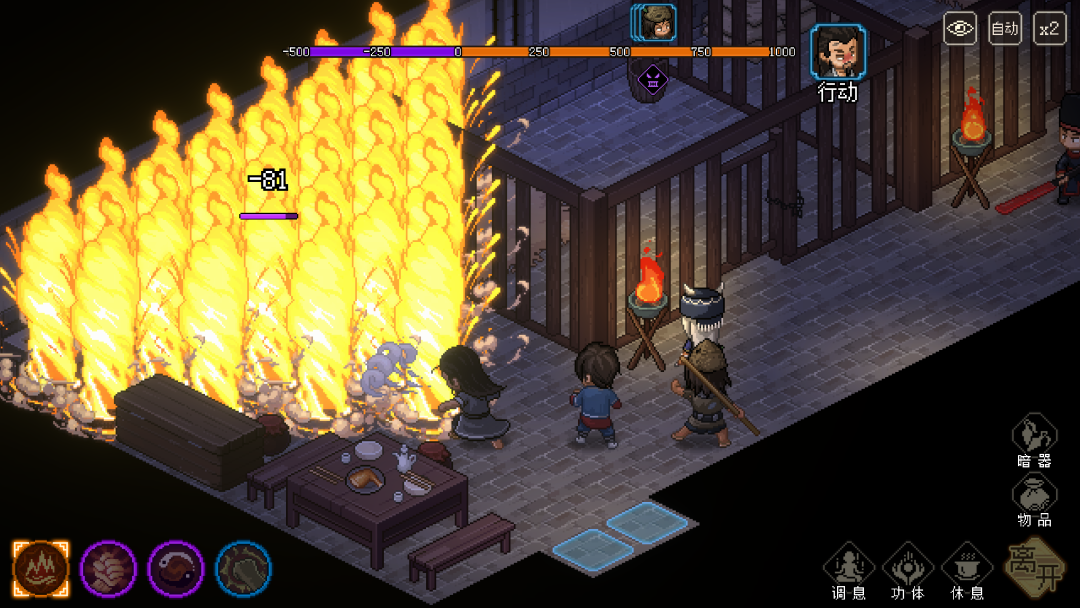The image size is (1080, 608).
Task: Click the hatted character turn-order portrait
Action: coord(656,22)
